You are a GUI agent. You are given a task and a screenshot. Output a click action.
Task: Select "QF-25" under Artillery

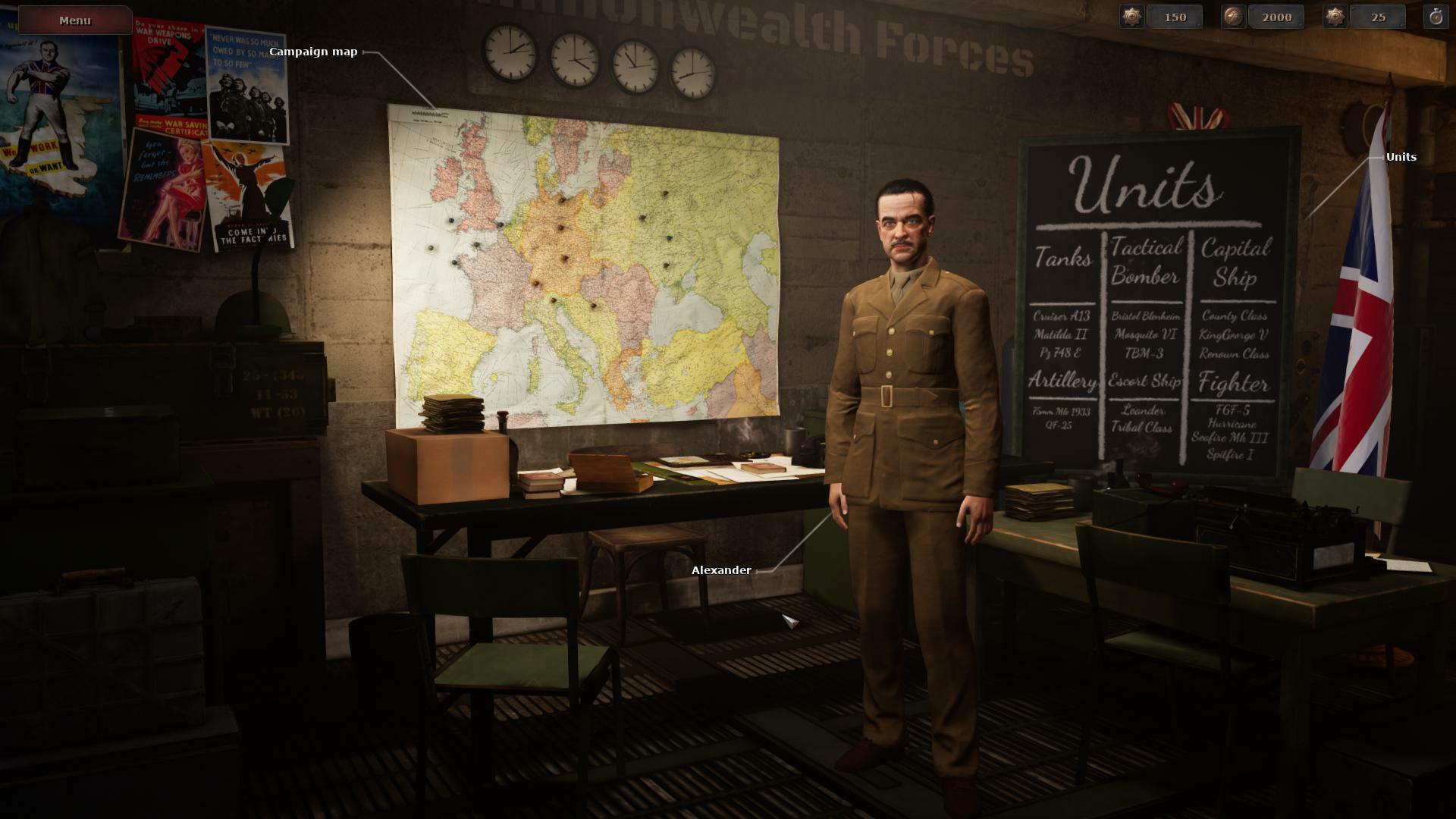[x=1058, y=425]
